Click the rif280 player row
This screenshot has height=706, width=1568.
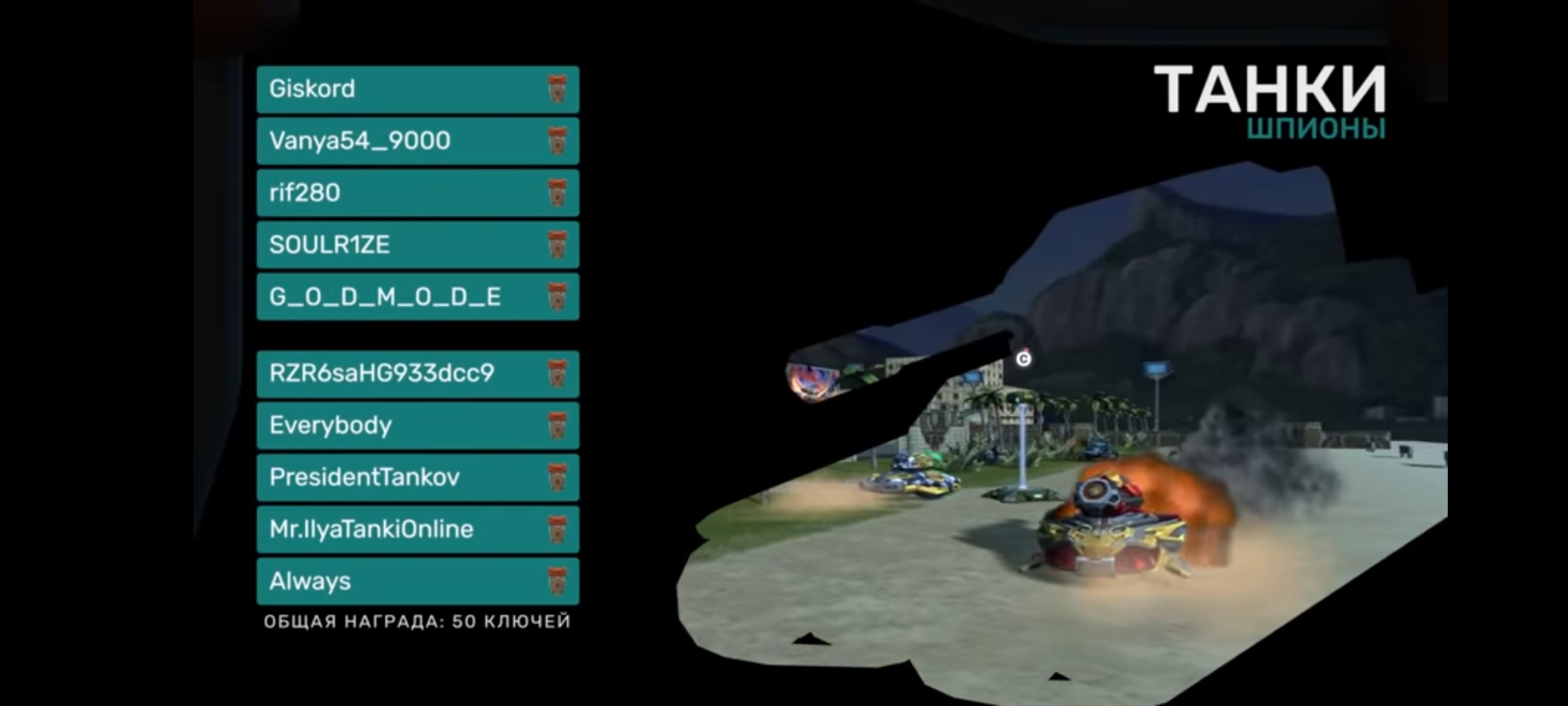(x=417, y=193)
